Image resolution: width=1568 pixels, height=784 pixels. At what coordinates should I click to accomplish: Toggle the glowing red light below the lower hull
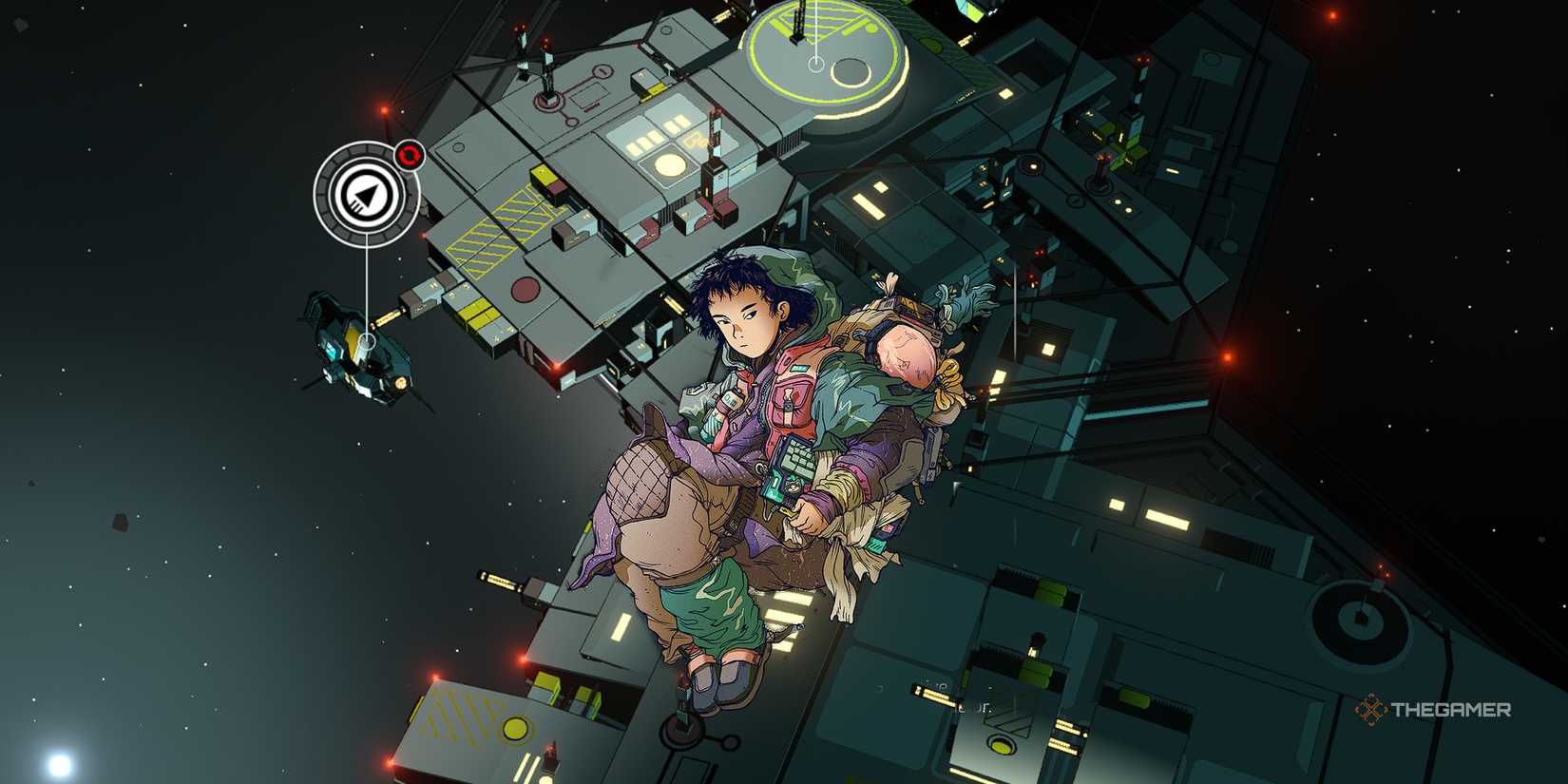(x=521, y=660)
